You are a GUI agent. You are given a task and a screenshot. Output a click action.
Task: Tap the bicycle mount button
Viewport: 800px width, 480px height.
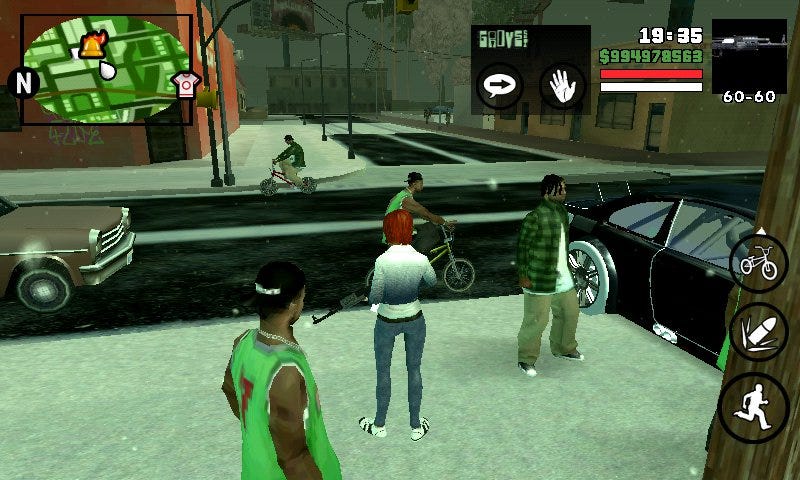click(759, 264)
